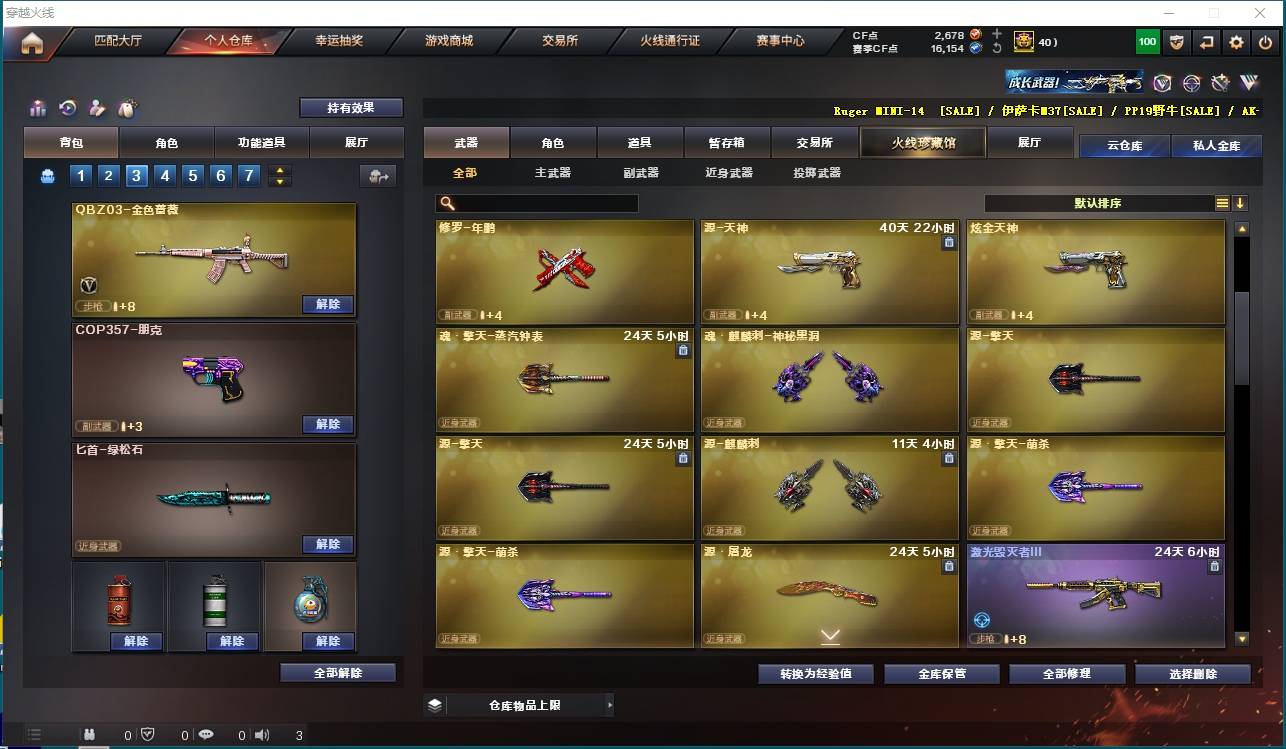Click the chat bubble icon next to the shield
The image size is (1286, 749).
[x=207, y=734]
